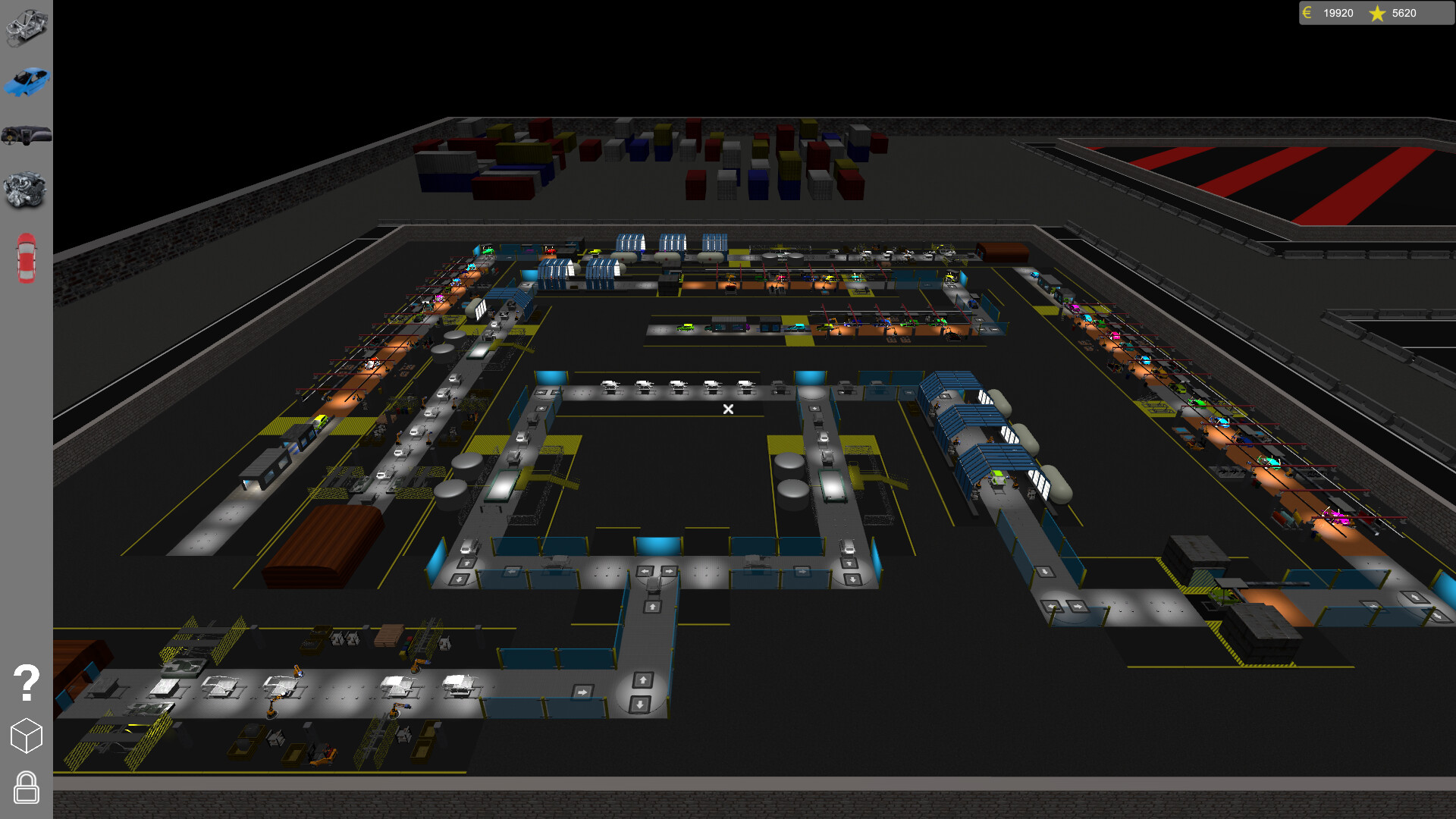Viewport: 1456px width, 819px height.
Task: Open the dashboard interior sidebar icon
Action: point(27,135)
